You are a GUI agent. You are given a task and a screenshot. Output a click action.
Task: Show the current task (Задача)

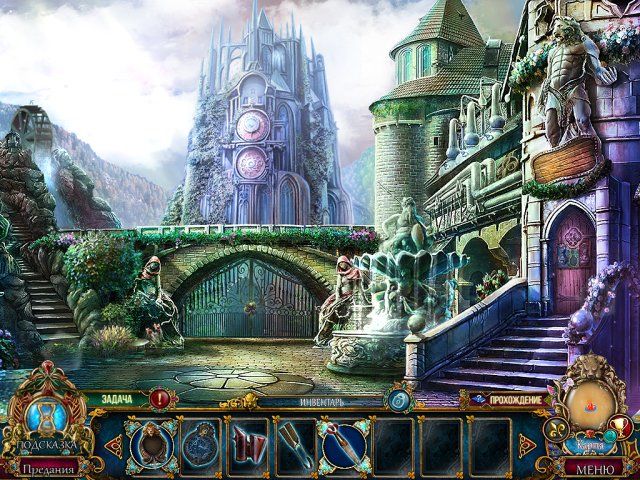[118, 399]
